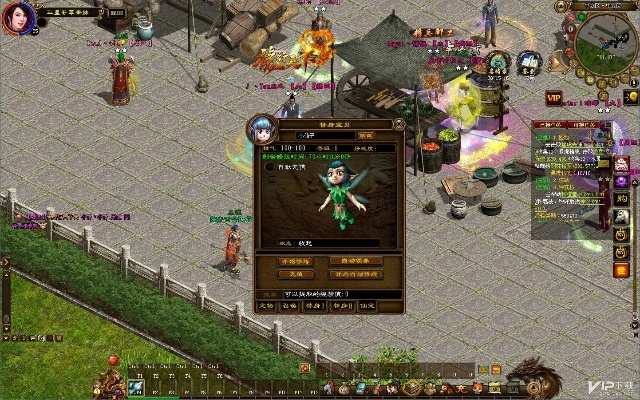
Task: Click the 手动喂养 manual feed button
Action: tap(295, 261)
